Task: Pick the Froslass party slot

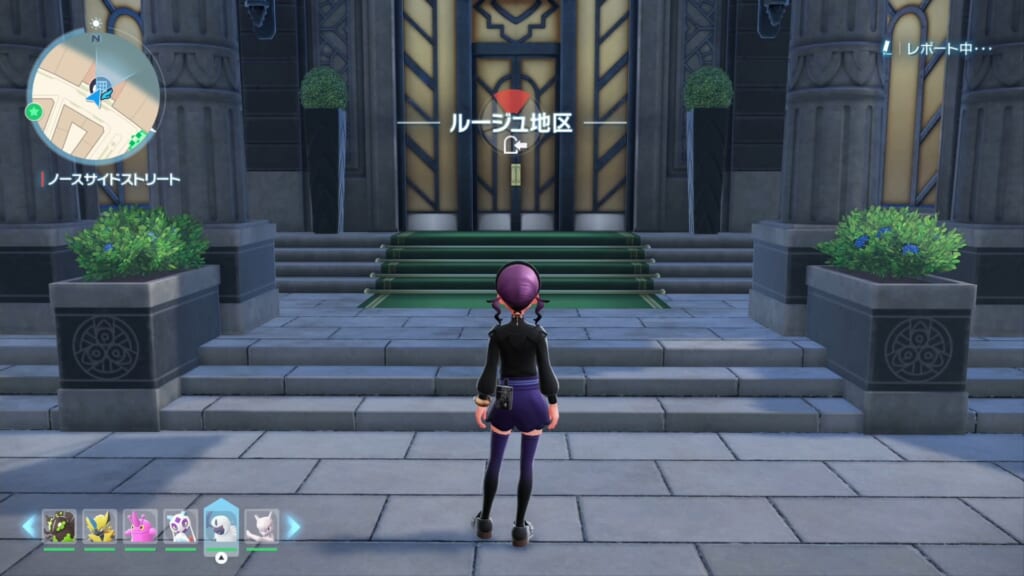Action: click(180, 526)
